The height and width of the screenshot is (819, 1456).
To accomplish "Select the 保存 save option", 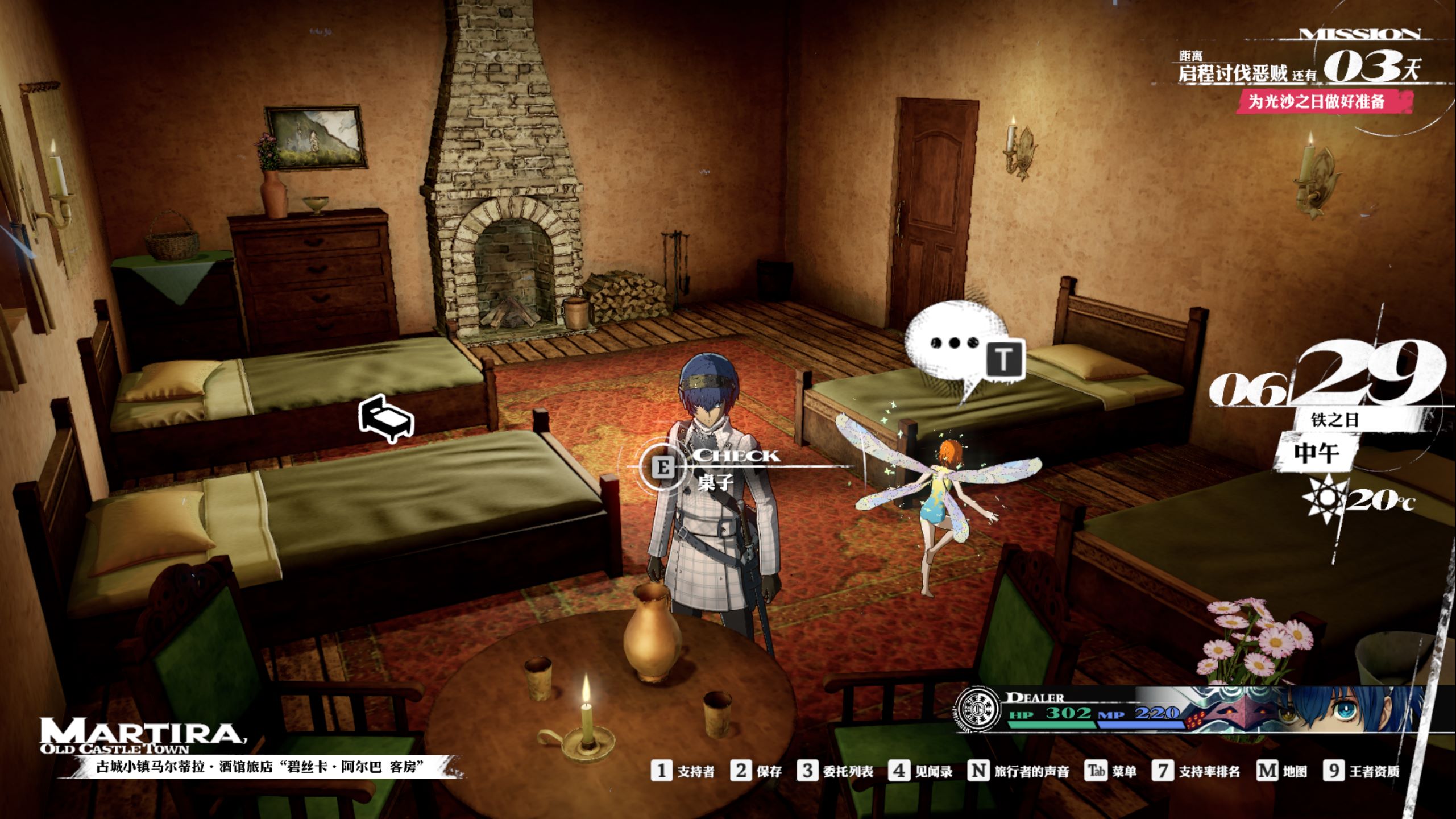I will [x=756, y=771].
